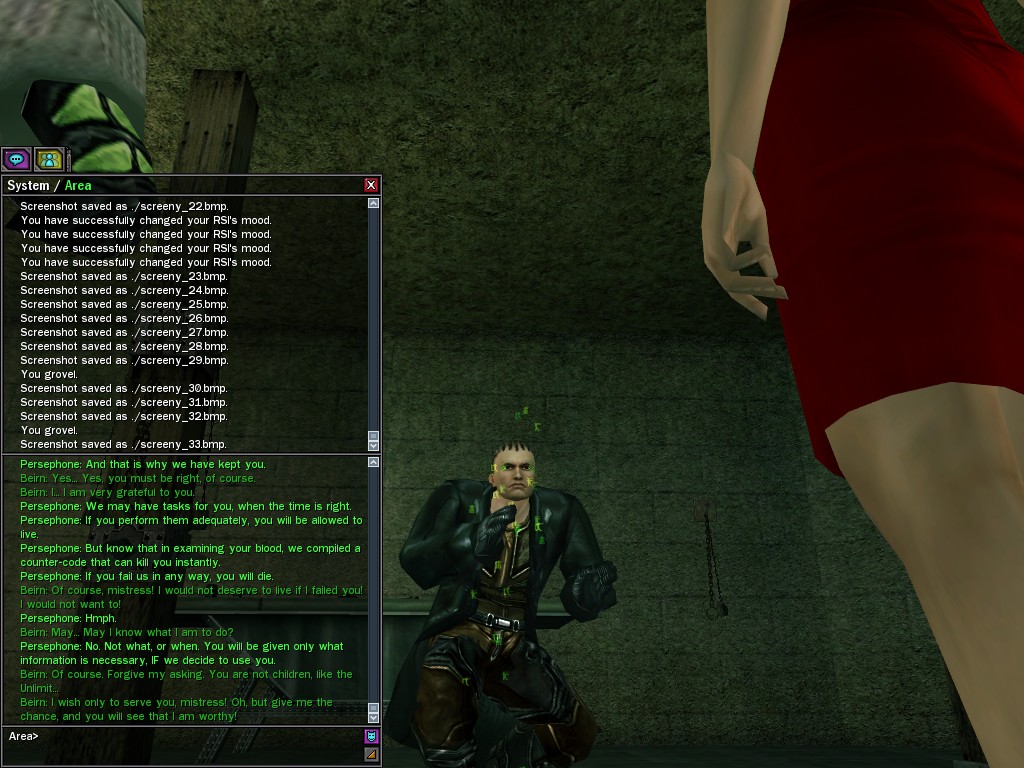Select the Area label in window title
Image resolution: width=1024 pixels, height=768 pixels.
pos(78,186)
